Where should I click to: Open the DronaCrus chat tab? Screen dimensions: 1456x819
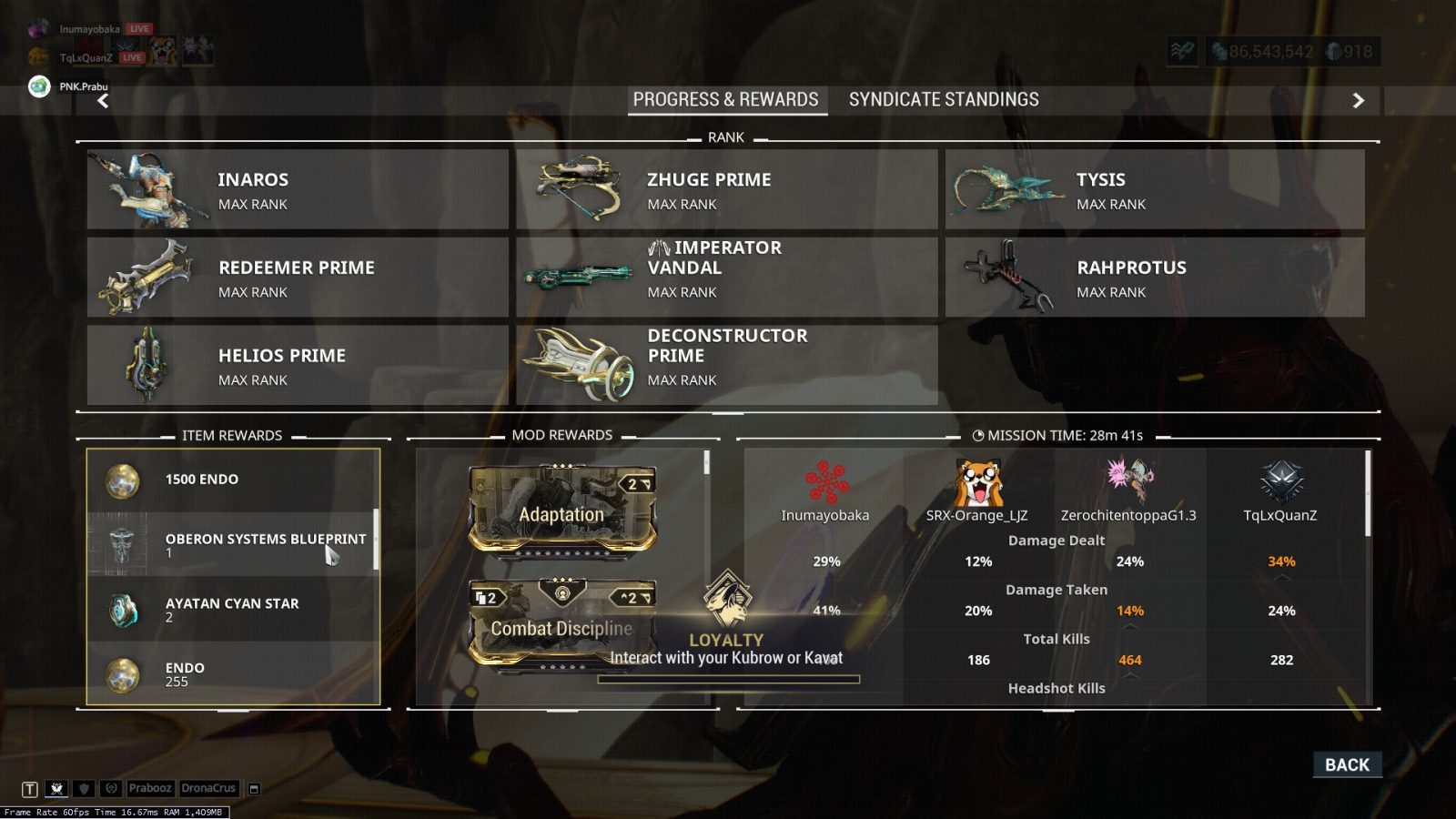pos(208,788)
